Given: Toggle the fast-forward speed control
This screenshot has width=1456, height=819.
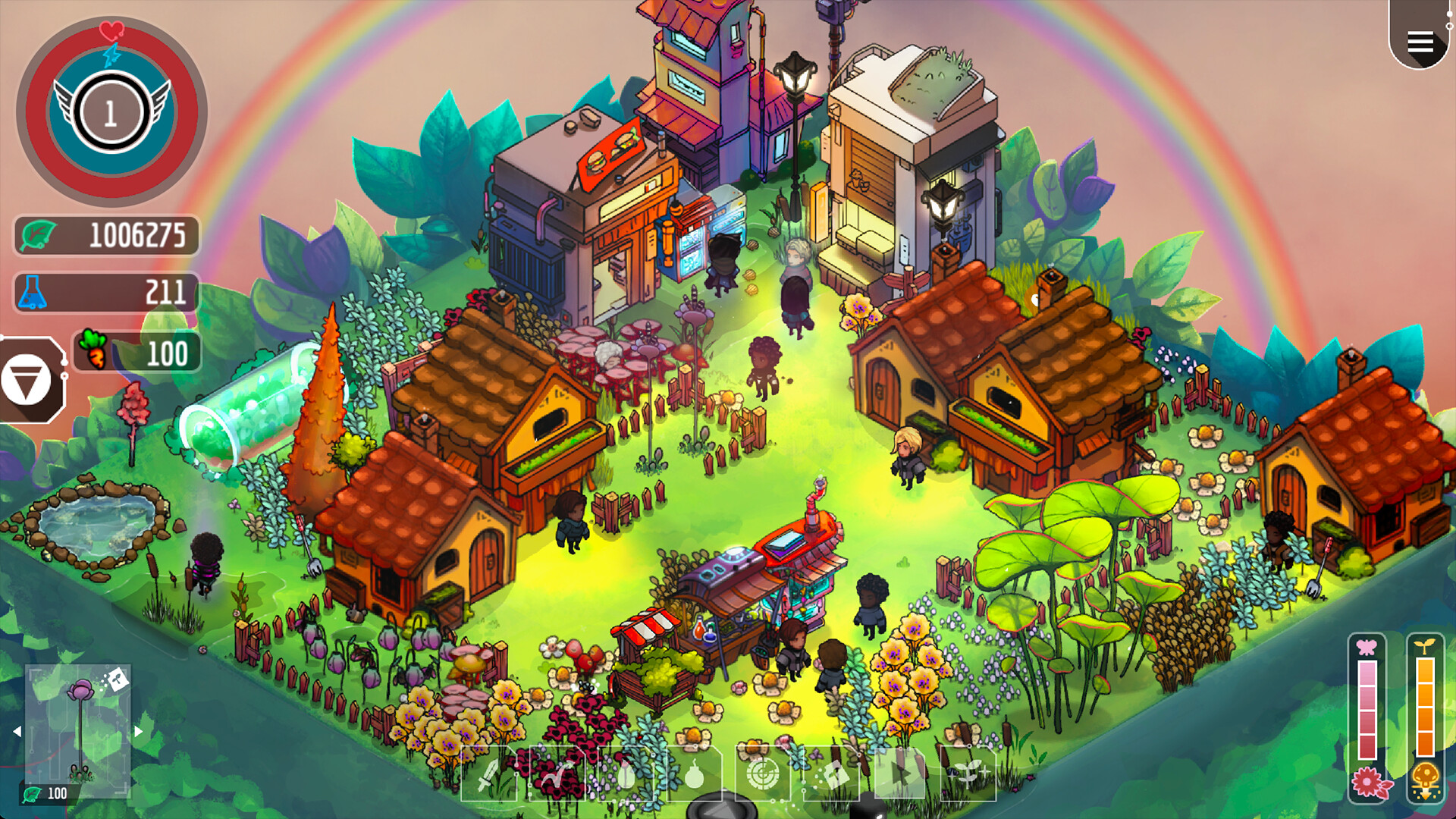Looking at the screenshot, I should click(901, 773).
